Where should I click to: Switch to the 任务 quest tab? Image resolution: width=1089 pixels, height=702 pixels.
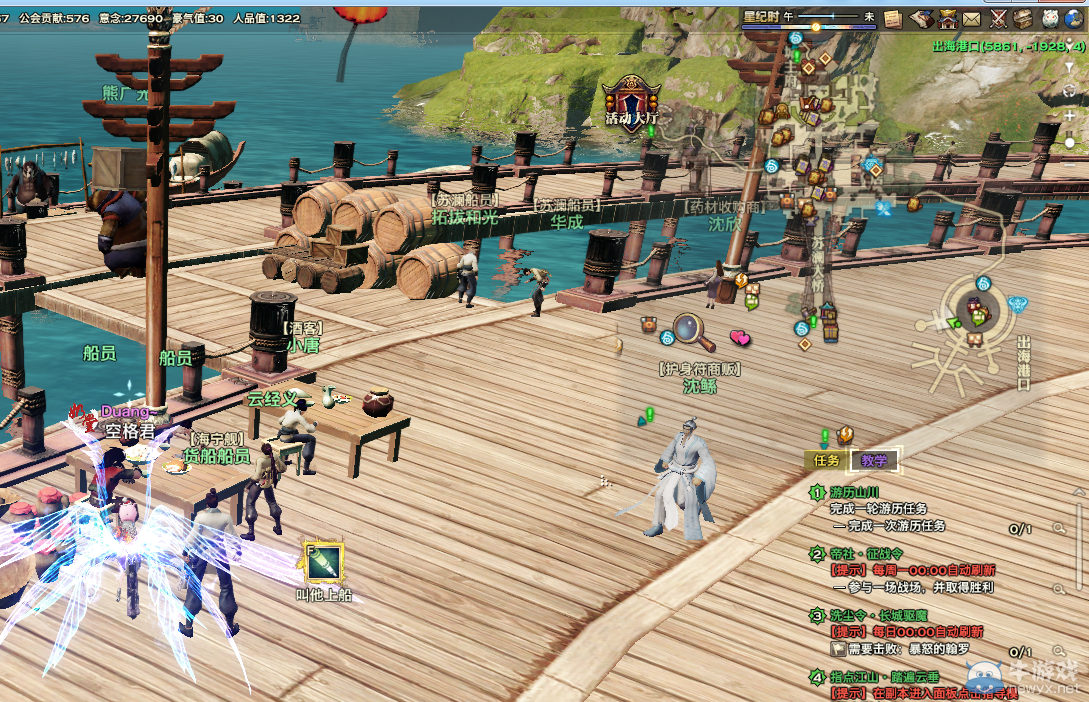826,460
